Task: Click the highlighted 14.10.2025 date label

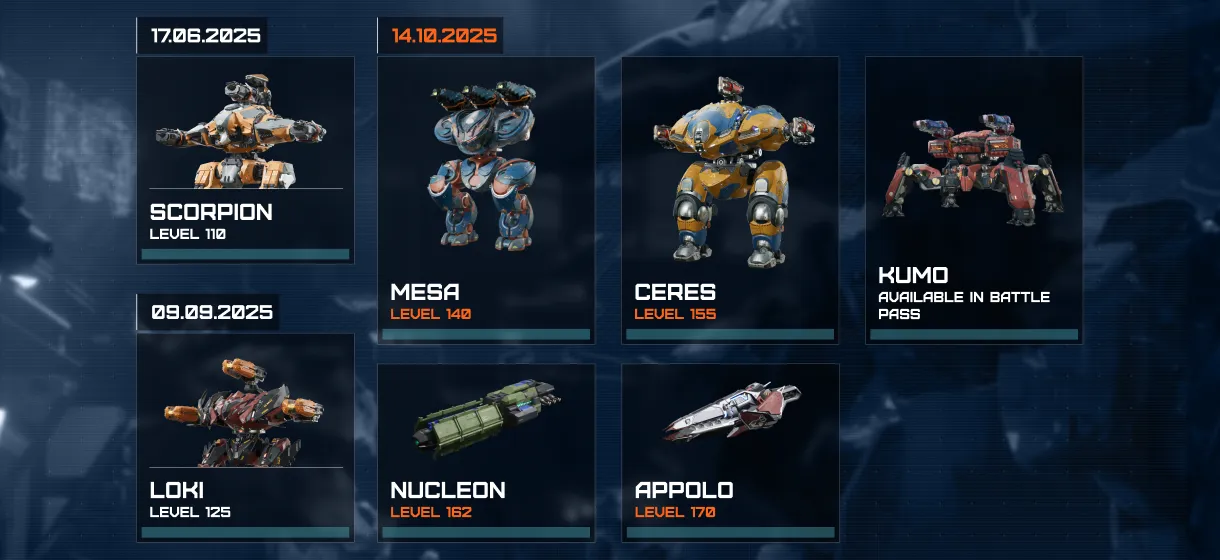Action: pos(444,36)
